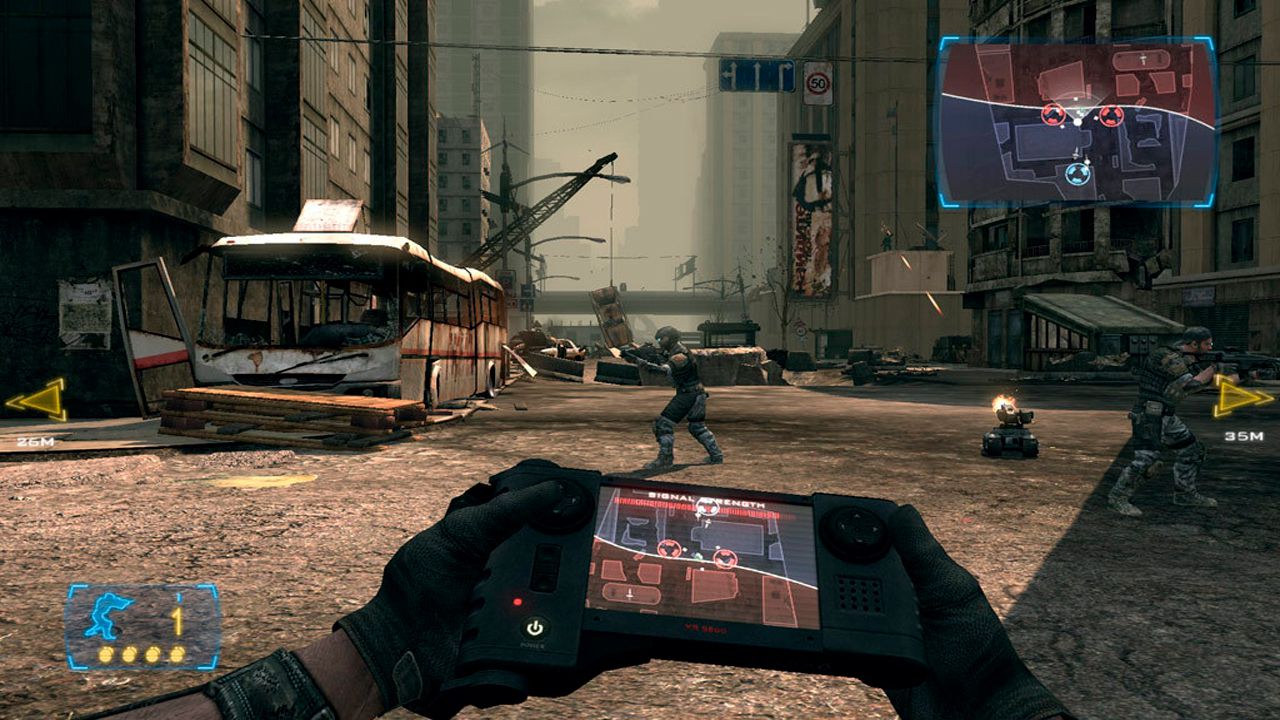
Task: Select the white player blip on the minimap
Action: point(1077,121)
